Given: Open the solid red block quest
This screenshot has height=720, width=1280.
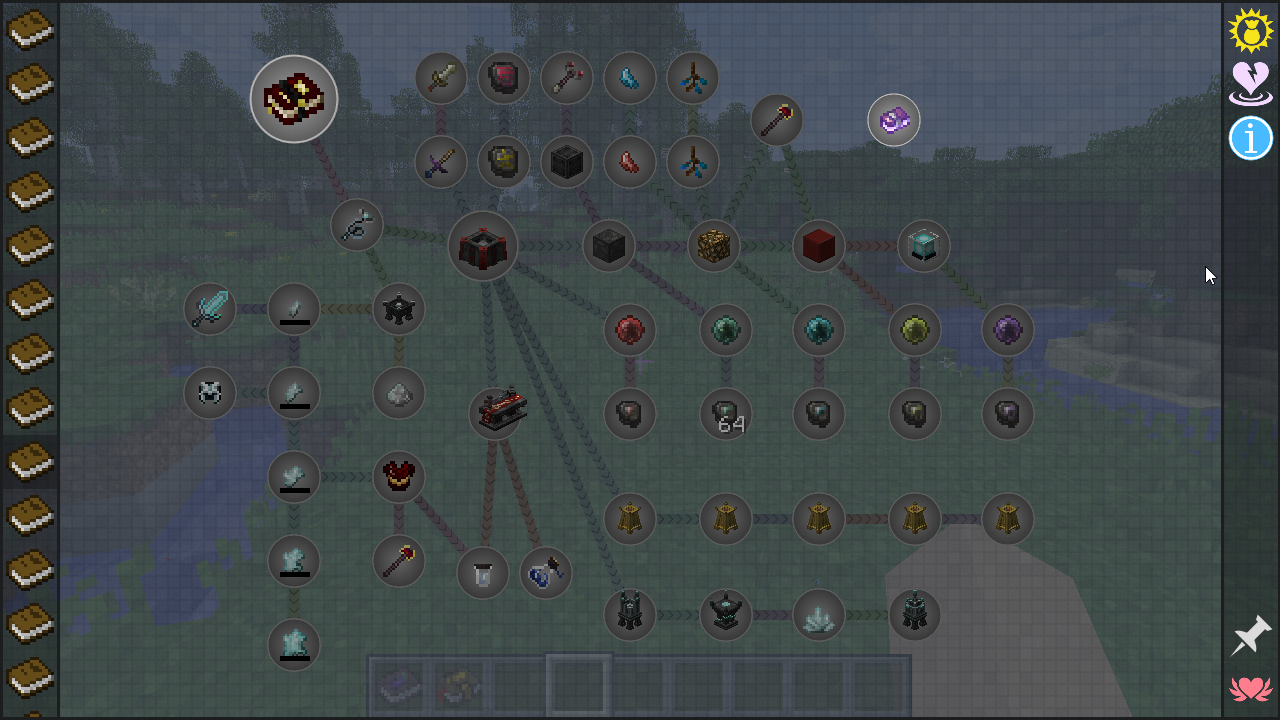Looking at the screenshot, I should 819,246.
